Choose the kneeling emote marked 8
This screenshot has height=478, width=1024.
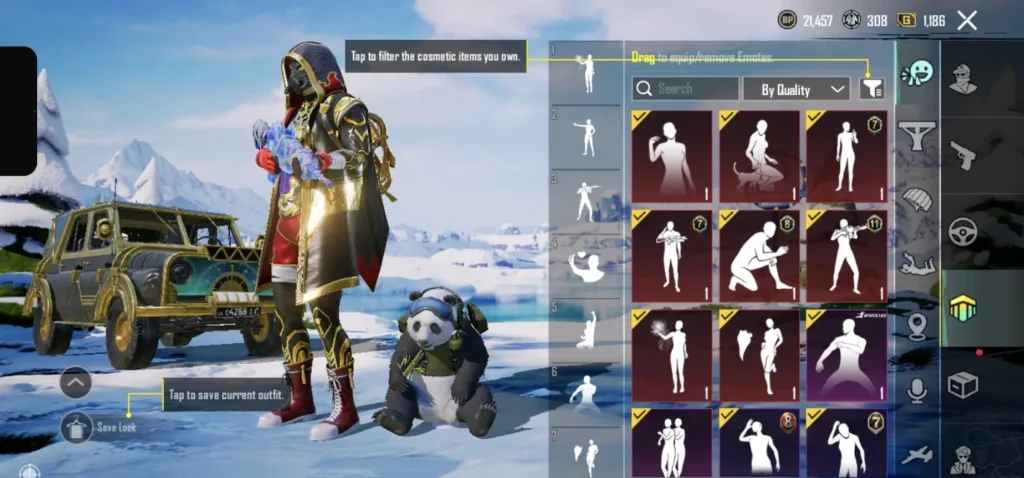coord(759,256)
